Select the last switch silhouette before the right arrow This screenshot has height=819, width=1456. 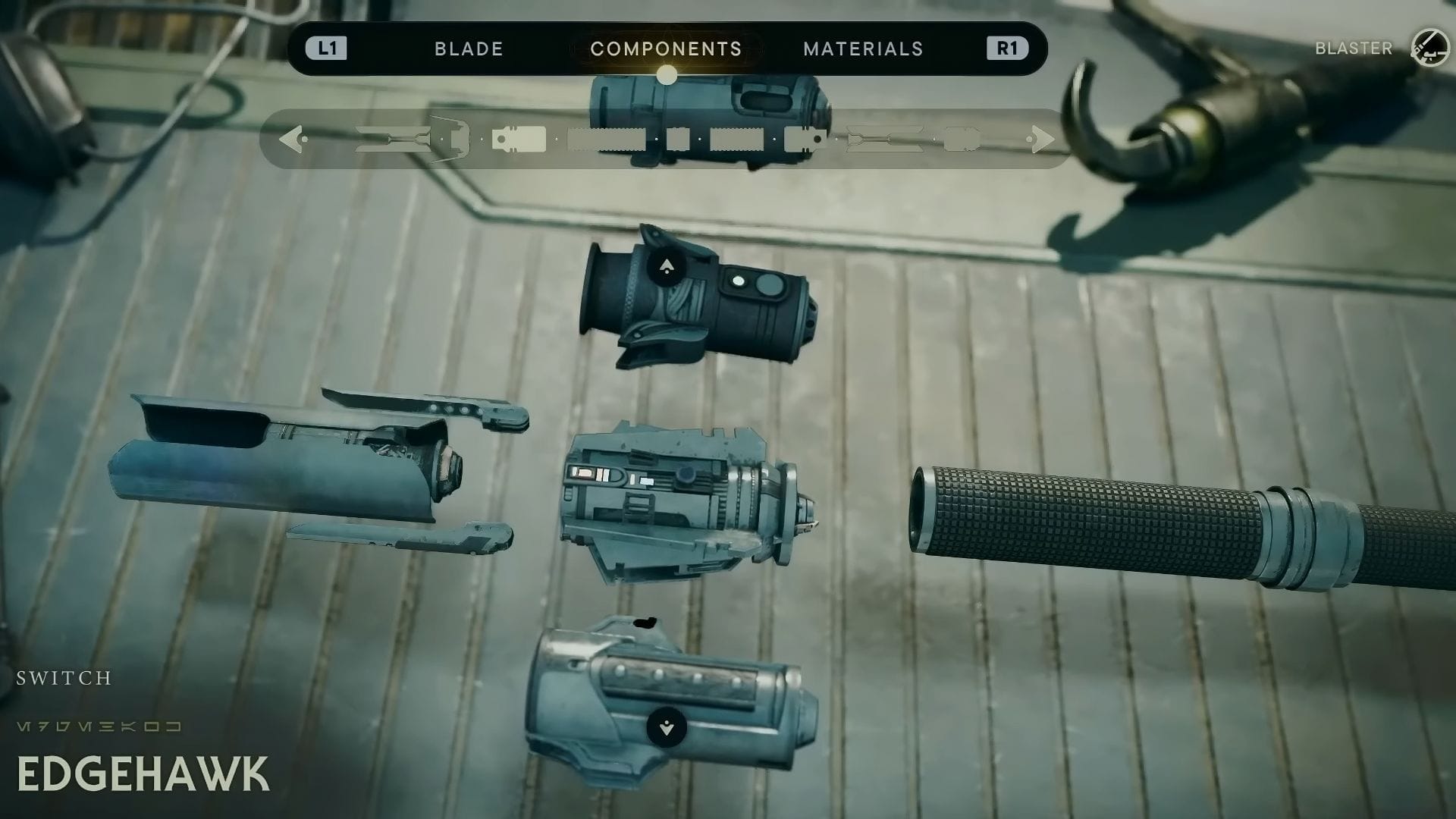click(x=963, y=138)
